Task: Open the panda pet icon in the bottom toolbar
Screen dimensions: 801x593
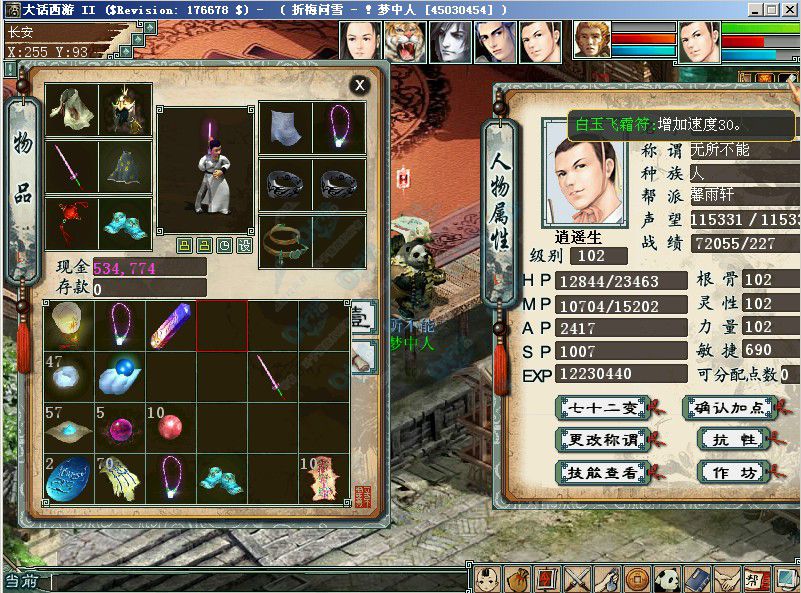Action: (x=668, y=578)
